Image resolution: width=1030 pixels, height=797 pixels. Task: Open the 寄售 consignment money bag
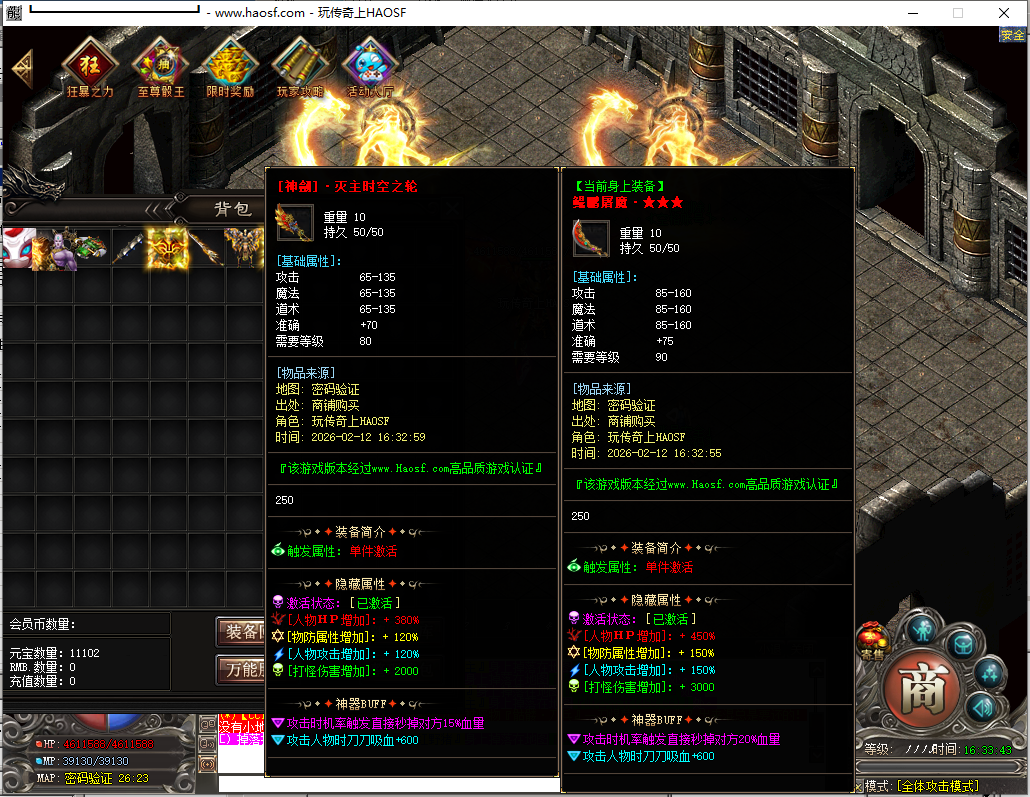click(x=871, y=641)
